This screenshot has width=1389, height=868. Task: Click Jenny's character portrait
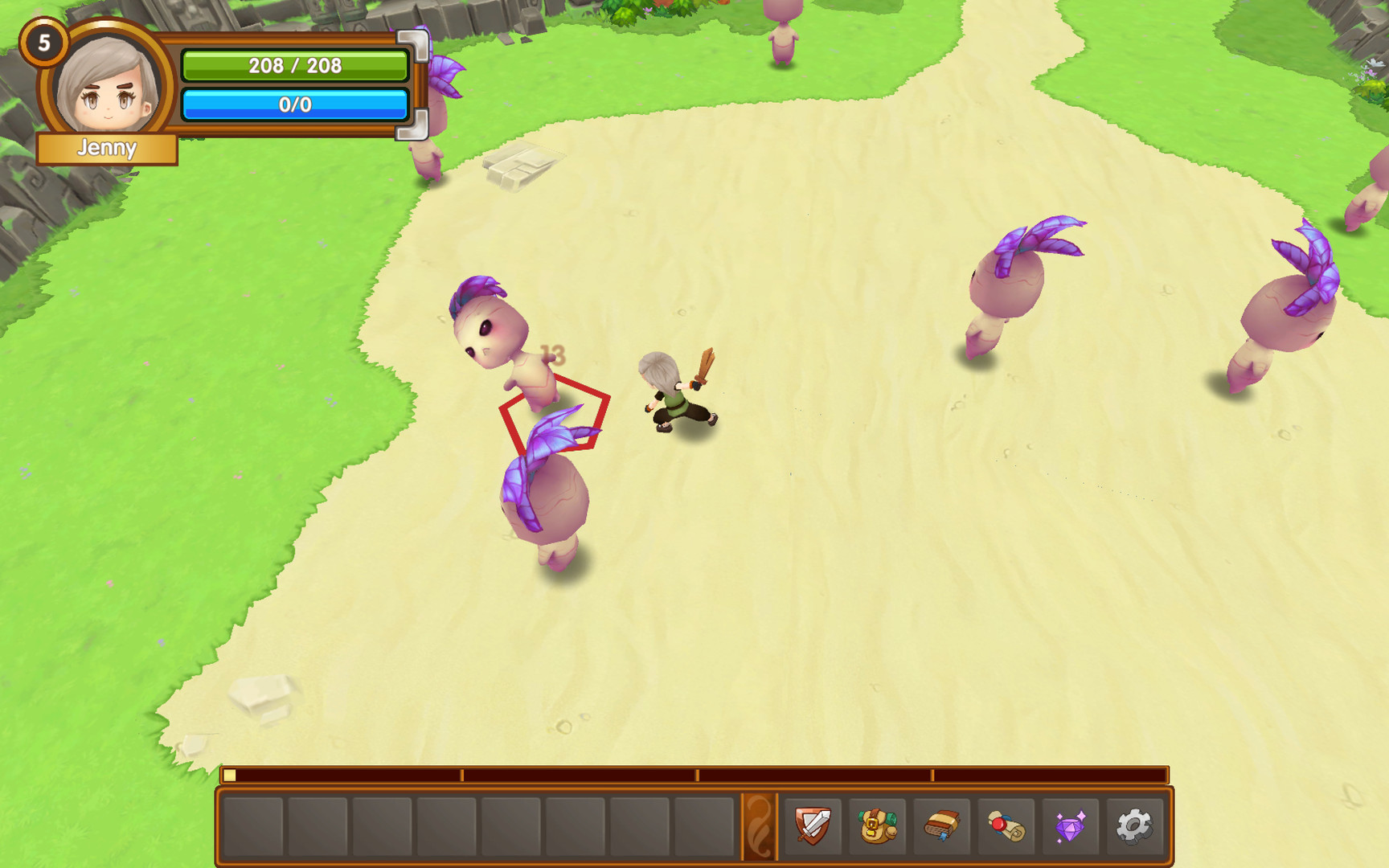(x=108, y=86)
